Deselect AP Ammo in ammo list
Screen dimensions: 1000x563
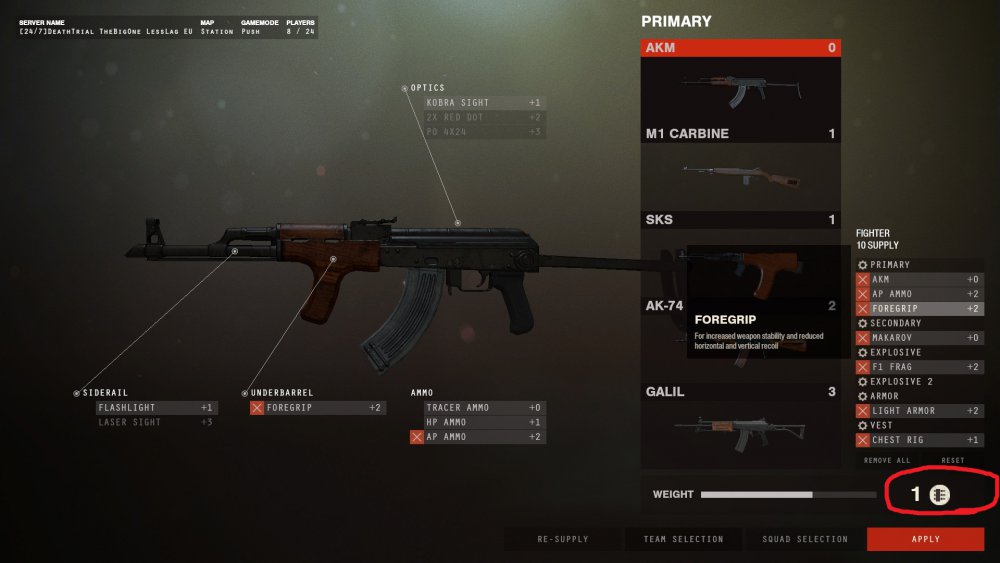click(x=417, y=437)
